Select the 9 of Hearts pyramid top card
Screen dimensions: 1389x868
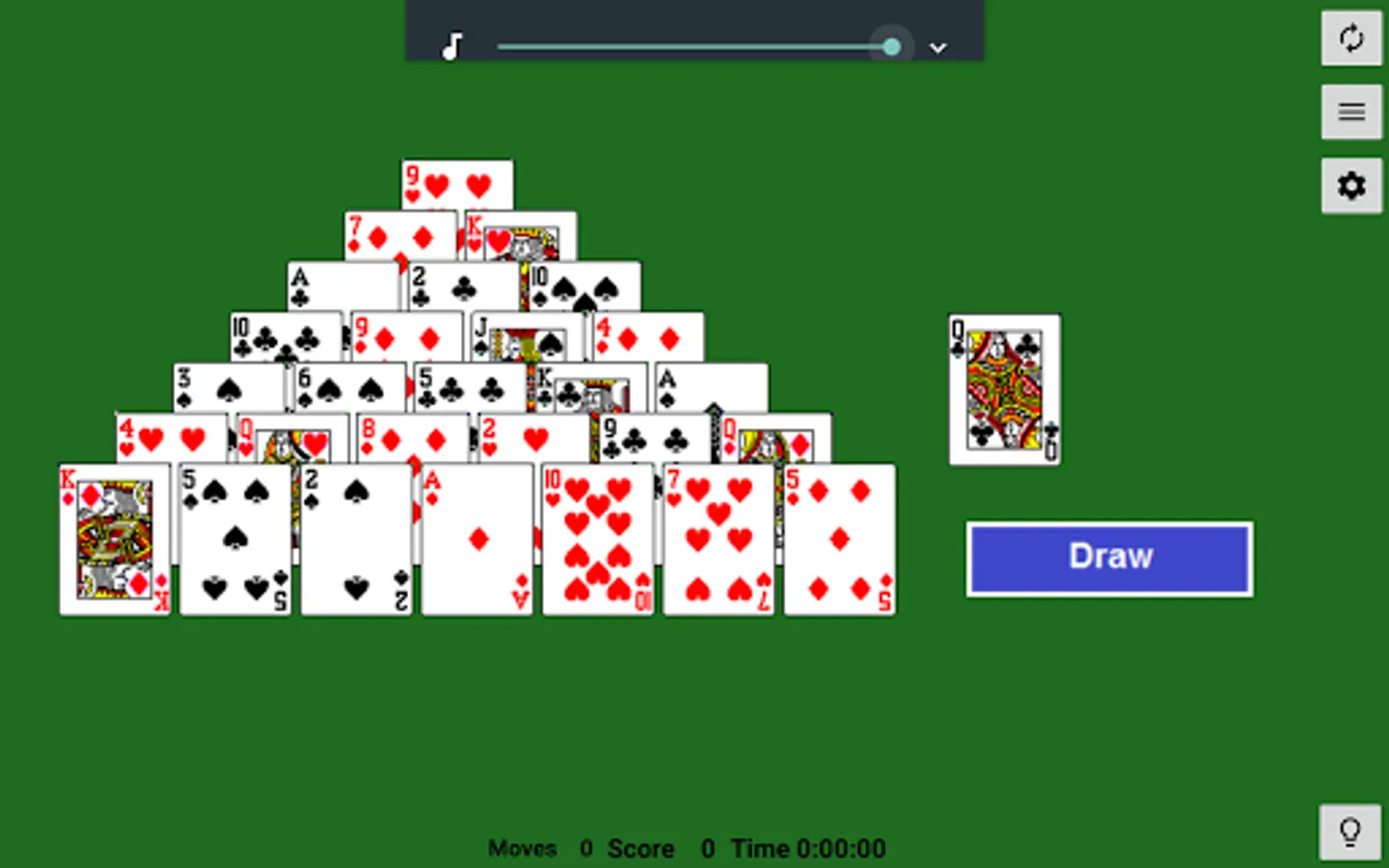pyautogui.click(x=457, y=183)
